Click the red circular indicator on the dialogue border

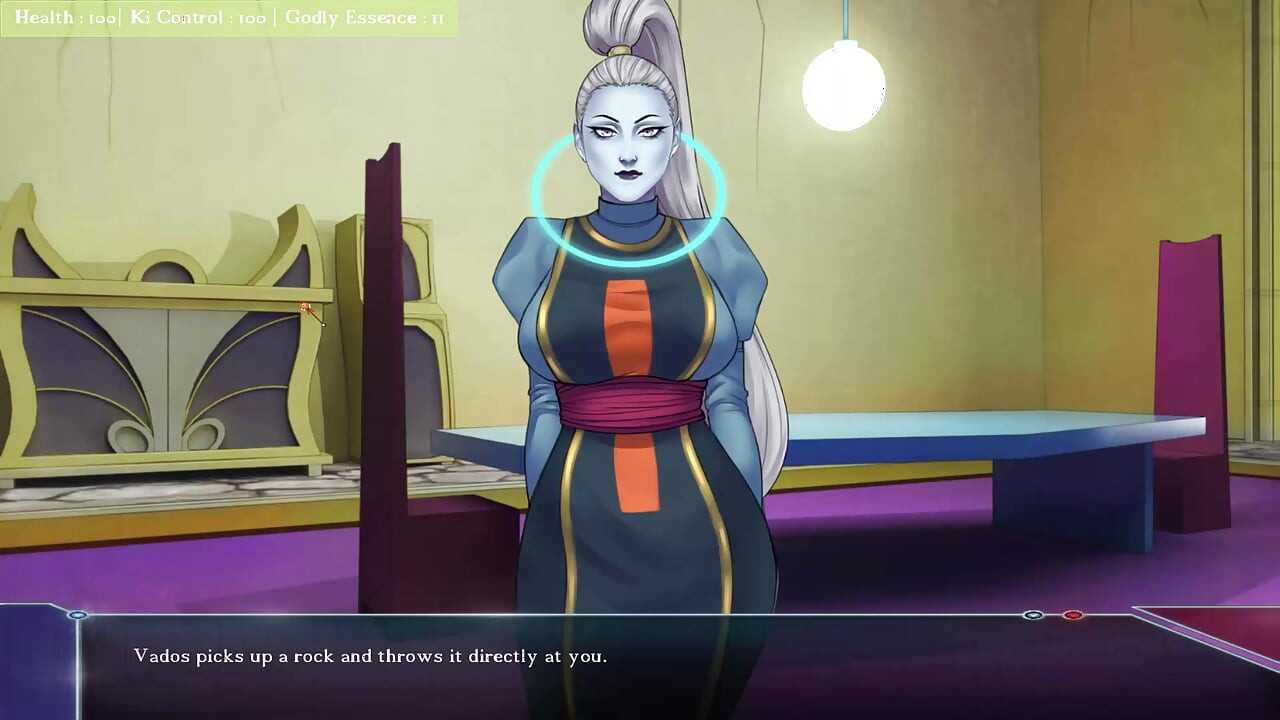(1072, 615)
